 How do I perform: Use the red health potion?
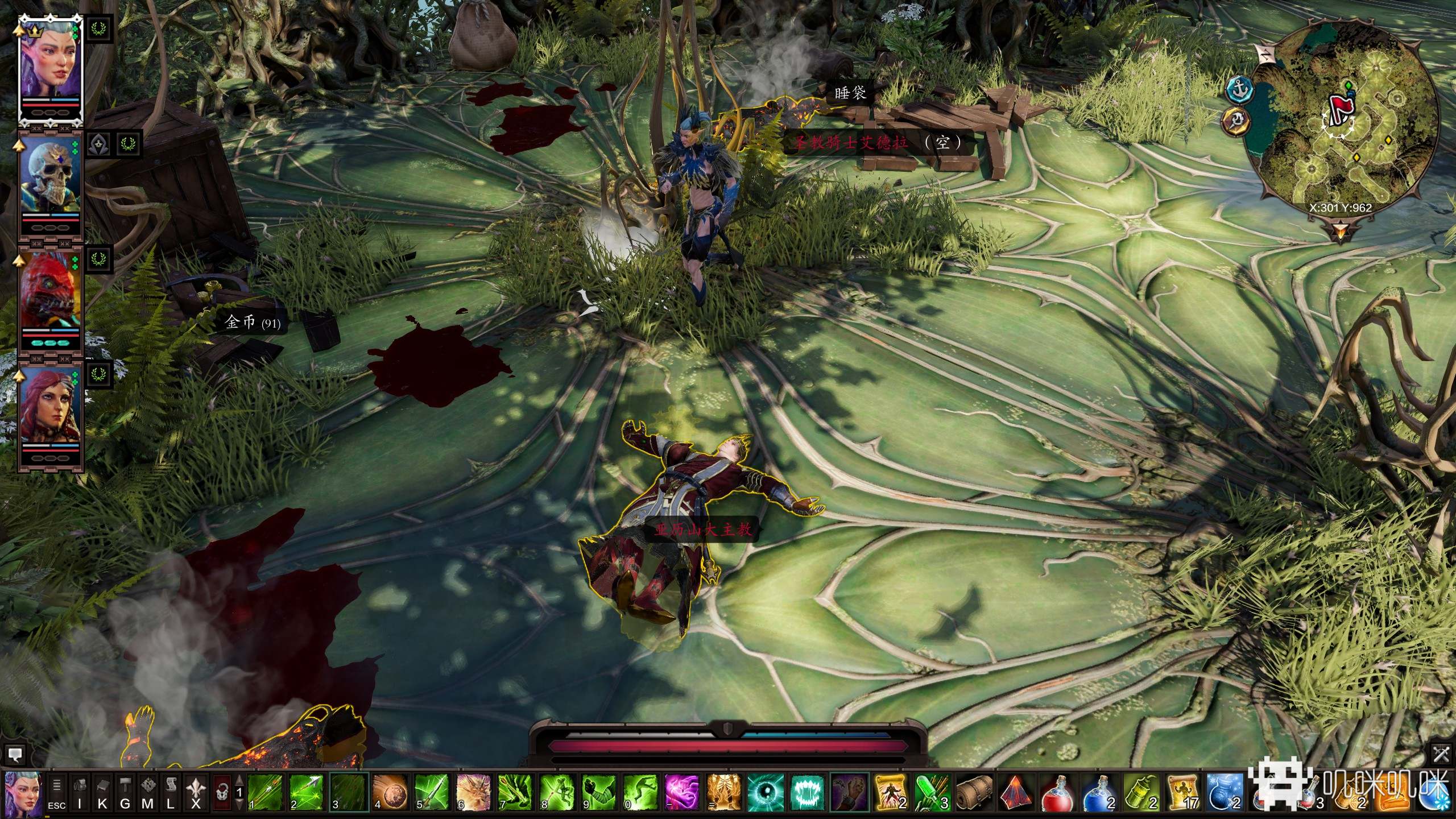point(1057,792)
